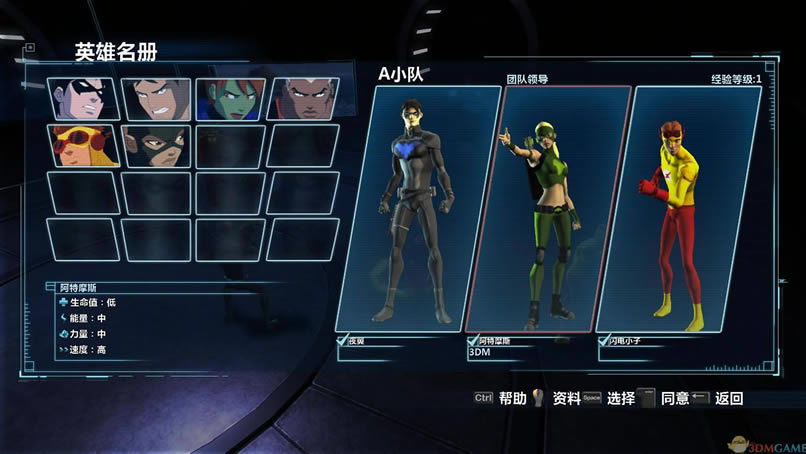Choose the Superboy portrait in the roster

pyautogui.click(x=156, y=99)
